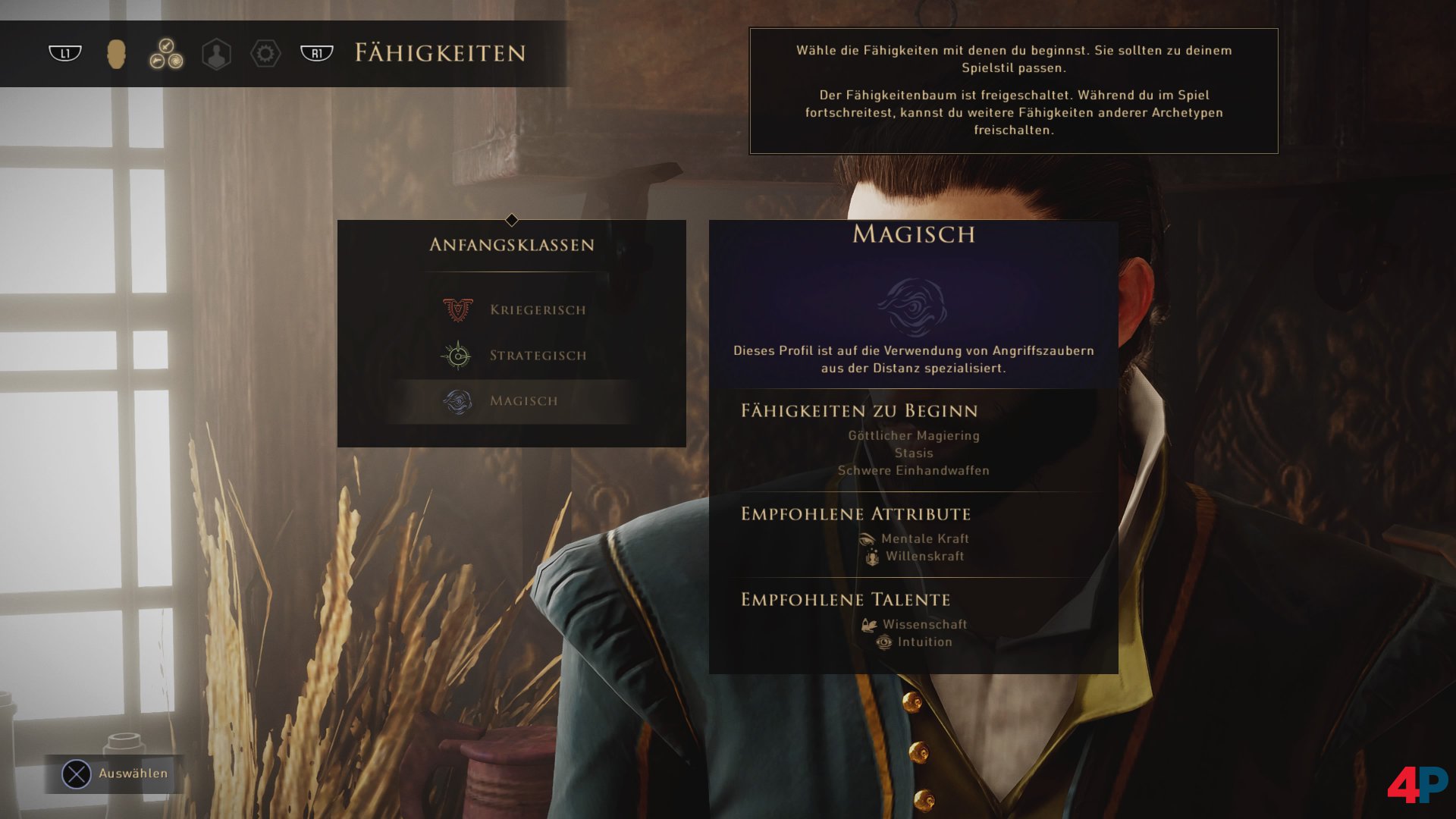The width and height of the screenshot is (1456, 819).
Task: Click the face silhouette tab icon in top bar
Action: [x=117, y=54]
